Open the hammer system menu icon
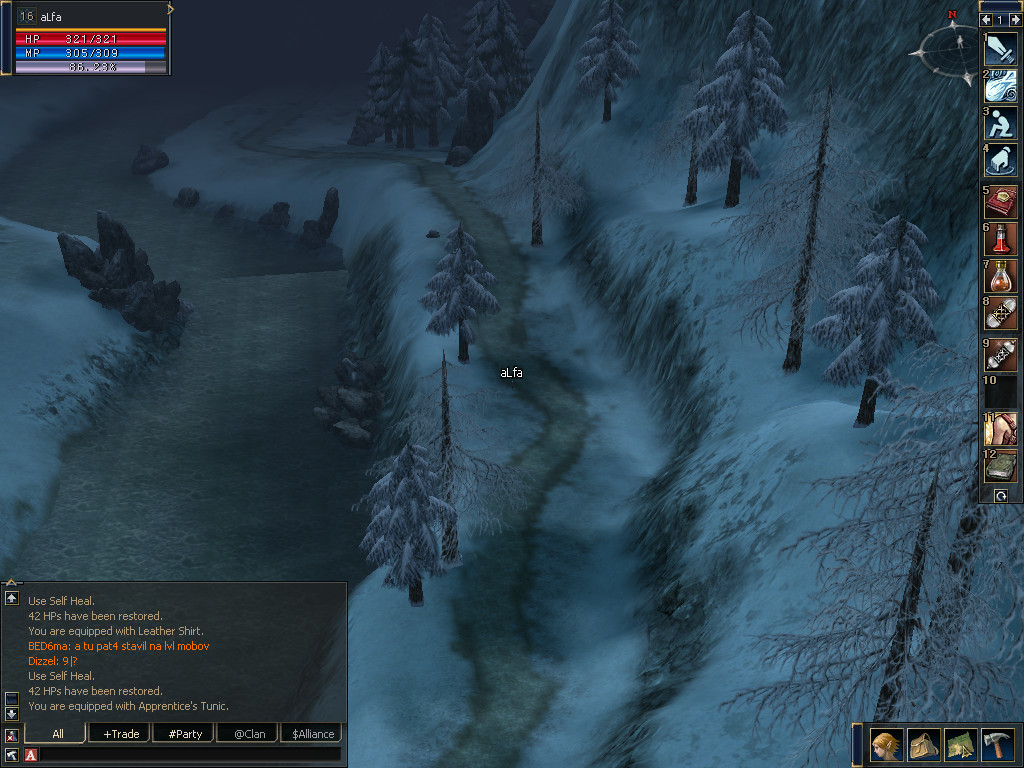Screen dimensions: 1024x768 (997, 745)
